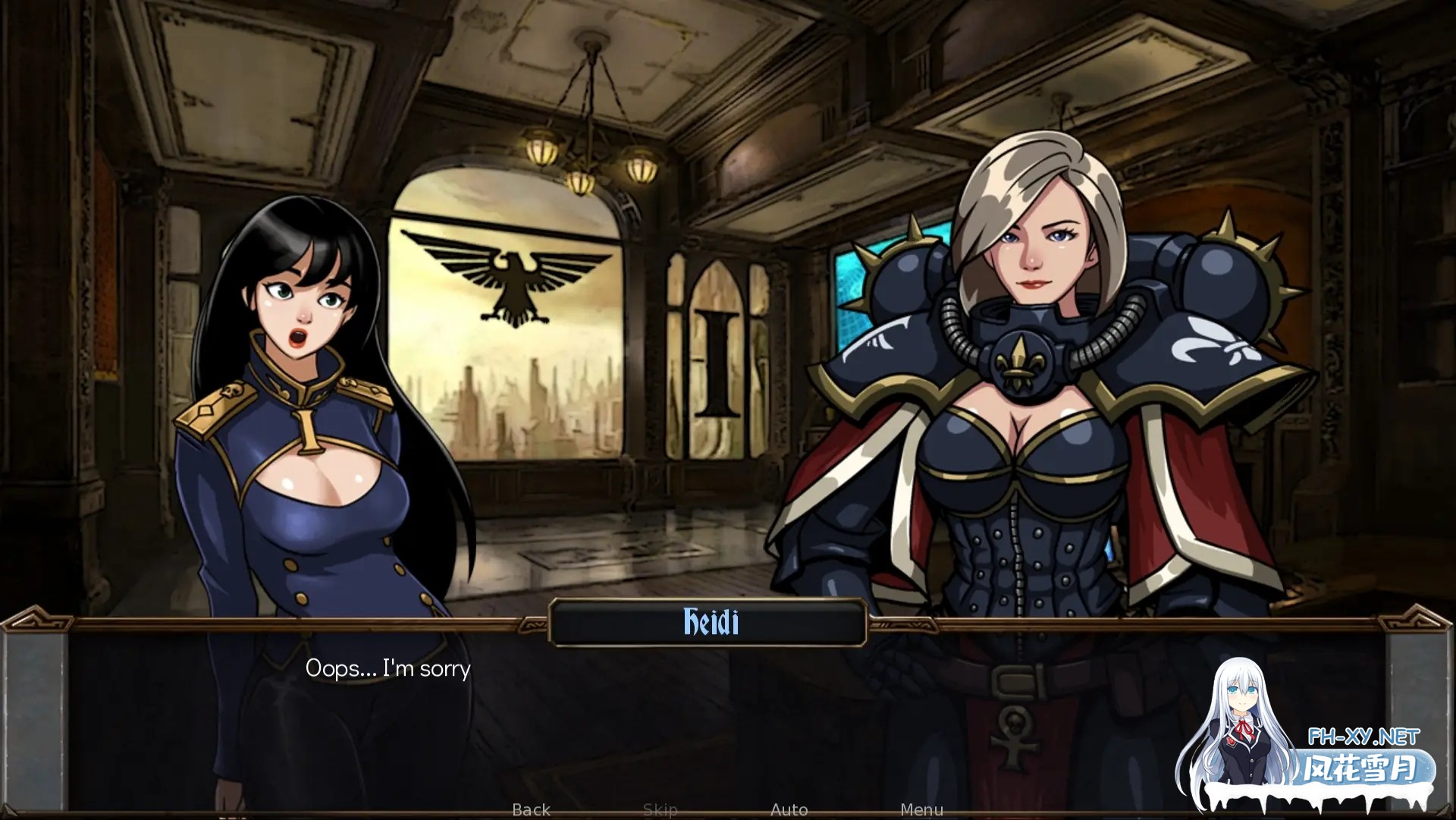Image resolution: width=1456 pixels, height=820 pixels.
Task: Open the Menu from the bottom bar
Action: (x=922, y=809)
